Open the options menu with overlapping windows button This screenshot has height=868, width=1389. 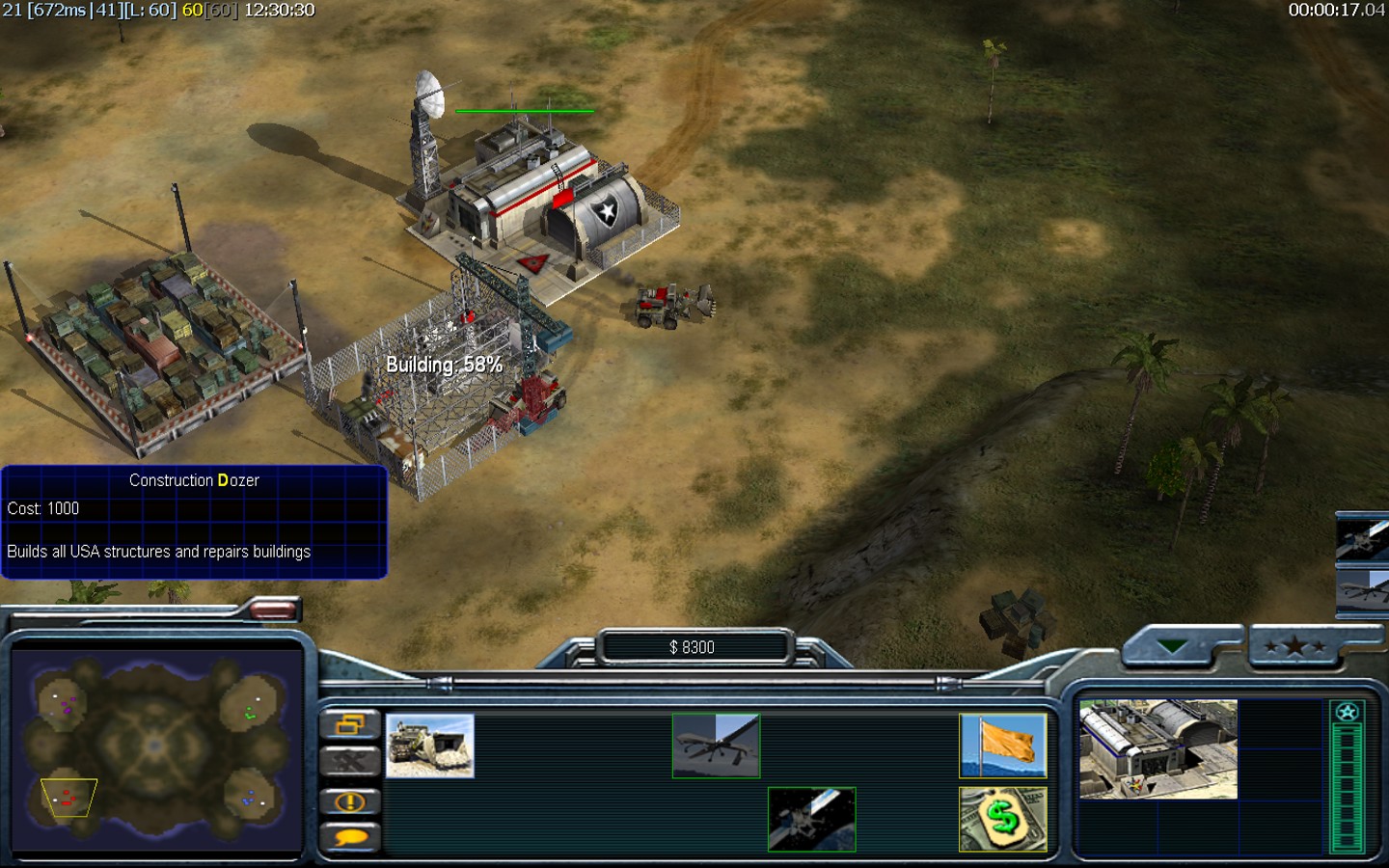click(349, 723)
